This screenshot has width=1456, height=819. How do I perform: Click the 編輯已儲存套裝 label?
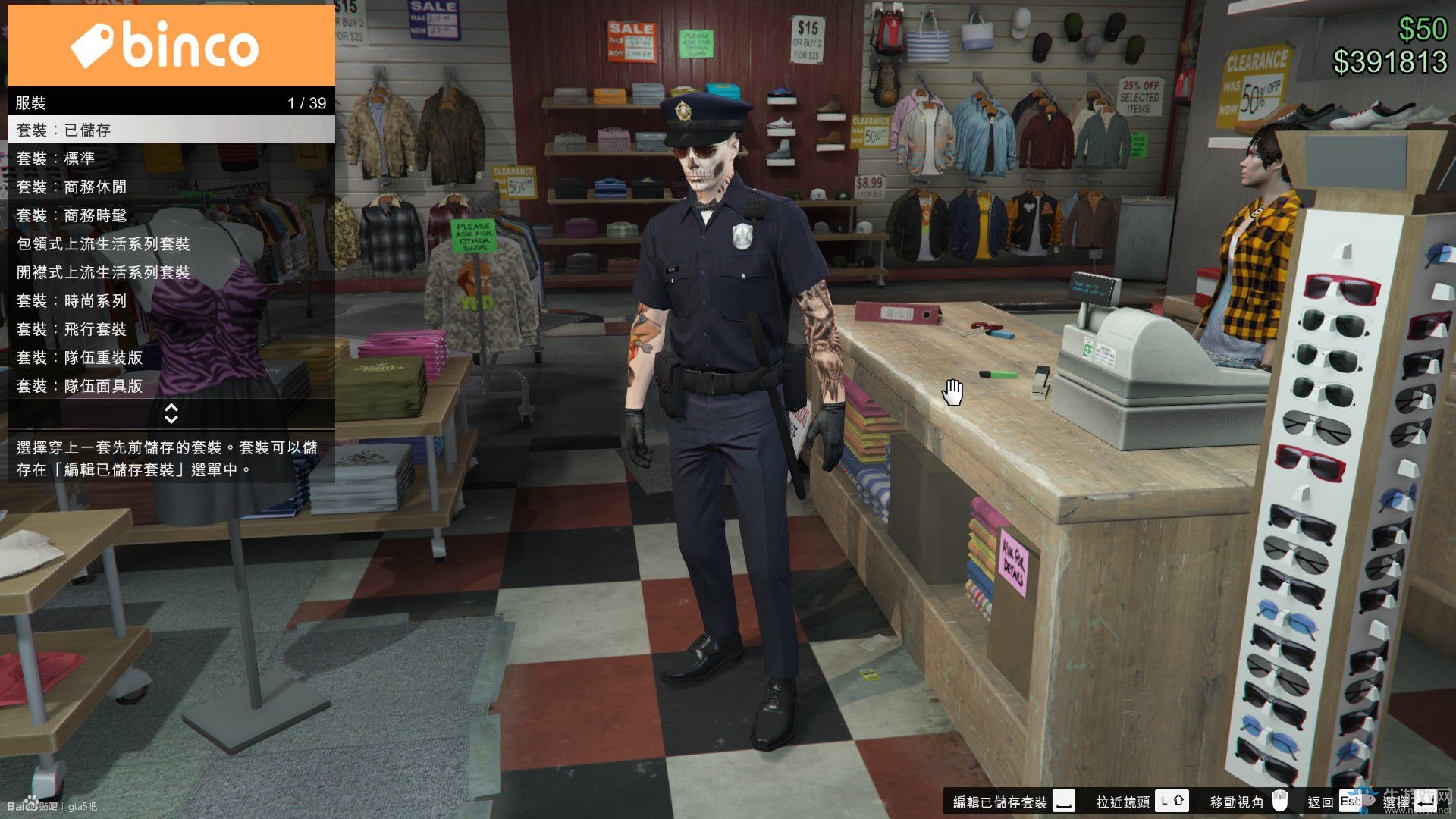point(1001,802)
